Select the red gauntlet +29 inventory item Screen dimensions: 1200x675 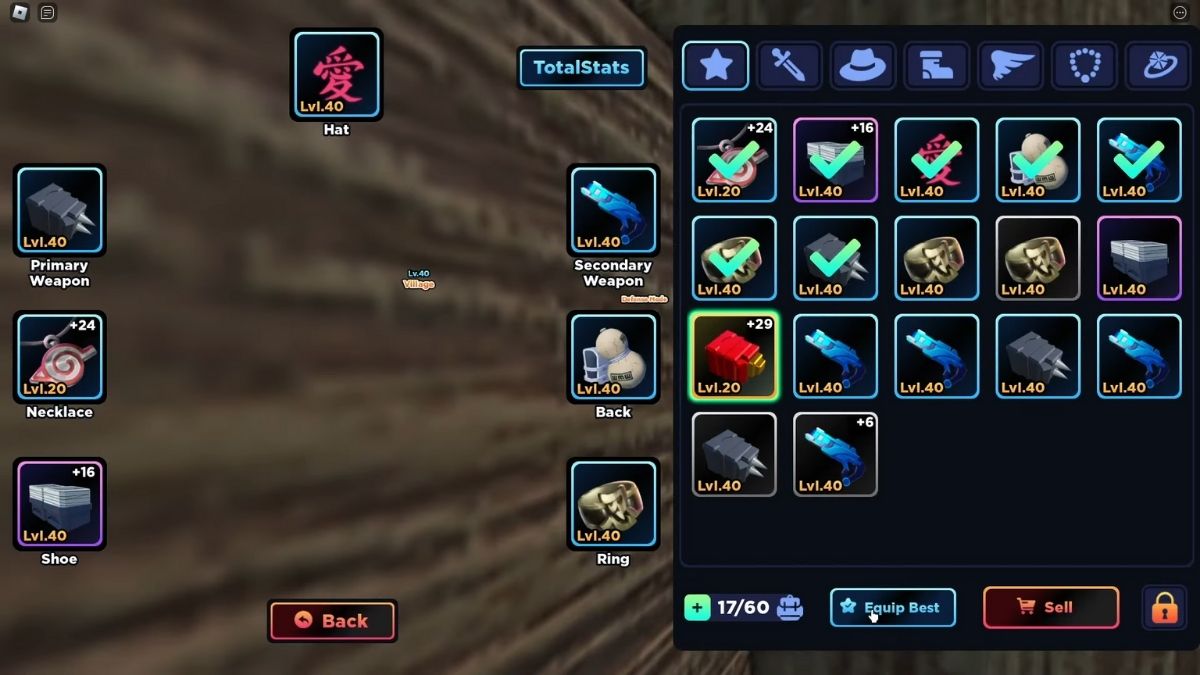734,356
